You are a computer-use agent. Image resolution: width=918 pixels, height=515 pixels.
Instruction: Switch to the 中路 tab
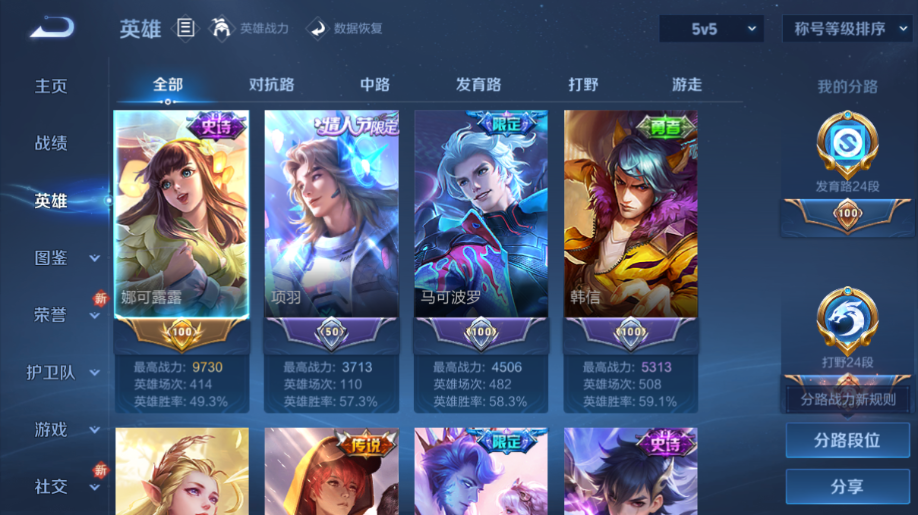click(x=375, y=85)
